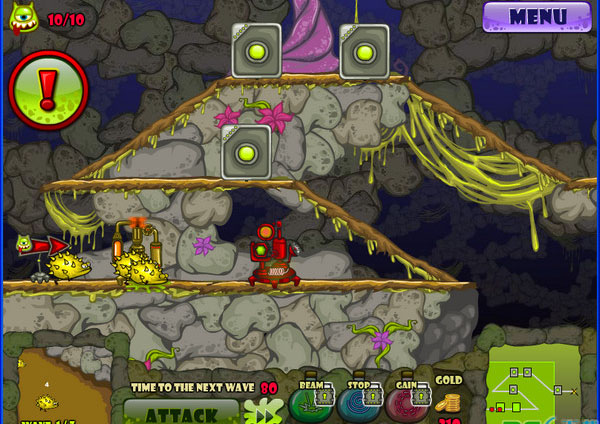The width and height of the screenshot is (600, 424).
Task: Select the locked GAIN potion ability
Action: pos(407,404)
